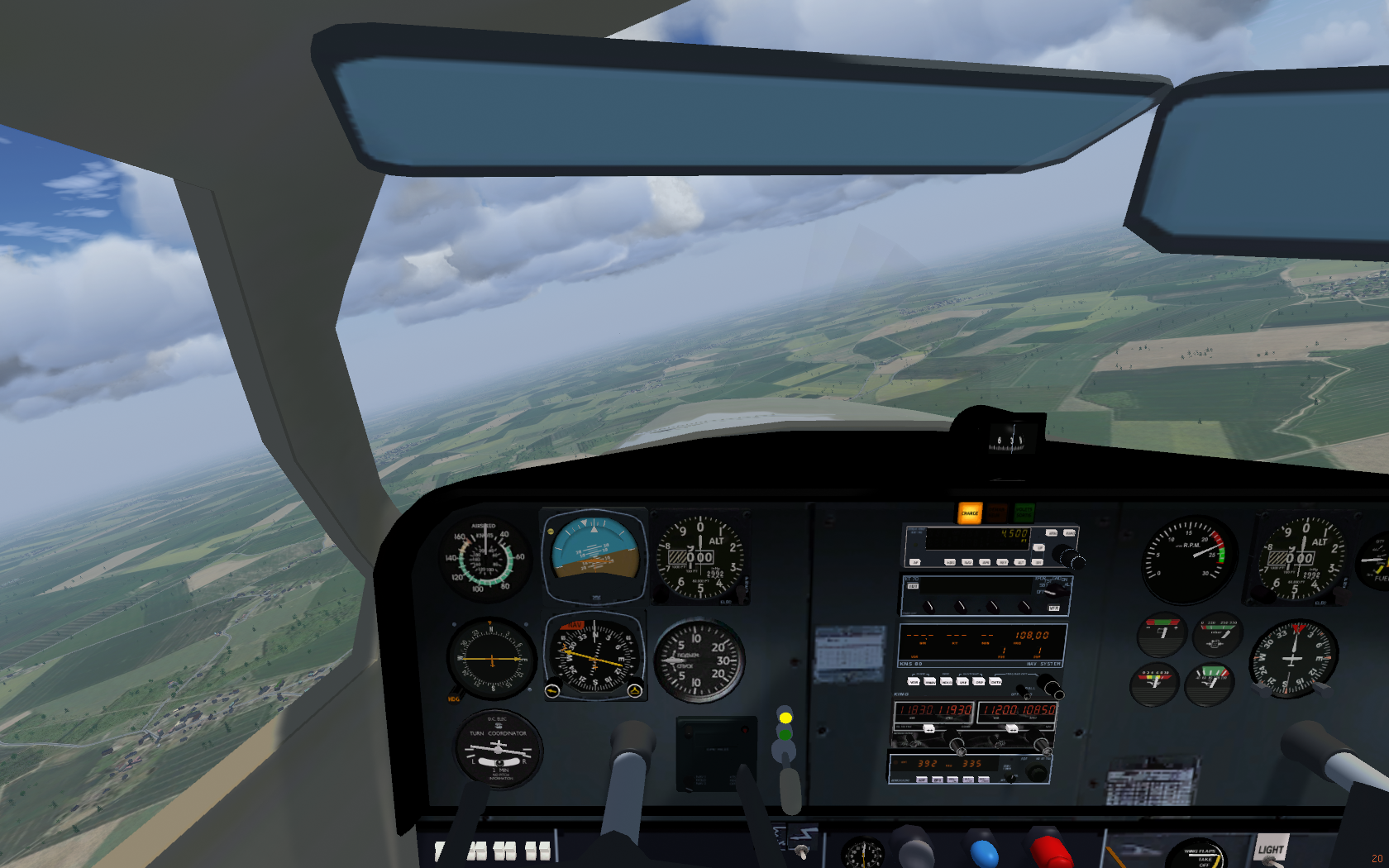Screen dimensions: 1389x868
Task: Activate autopilot HDG mode button
Action: pos(951,562)
